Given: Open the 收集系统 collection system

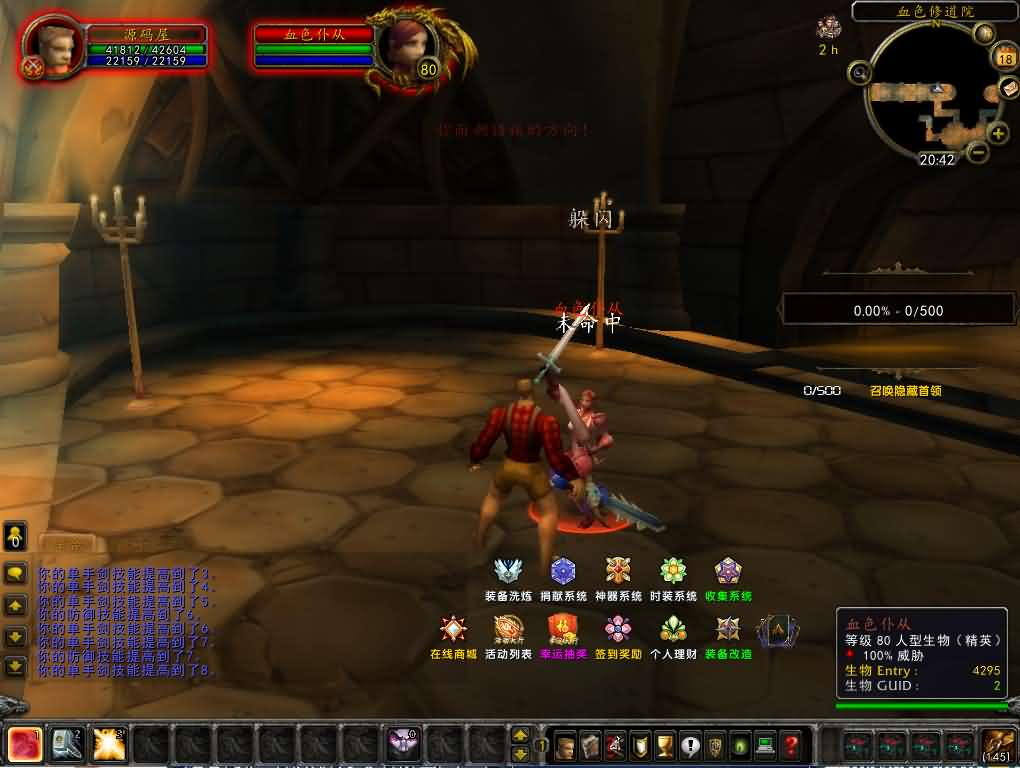Looking at the screenshot, I should (x=728, y=572).
